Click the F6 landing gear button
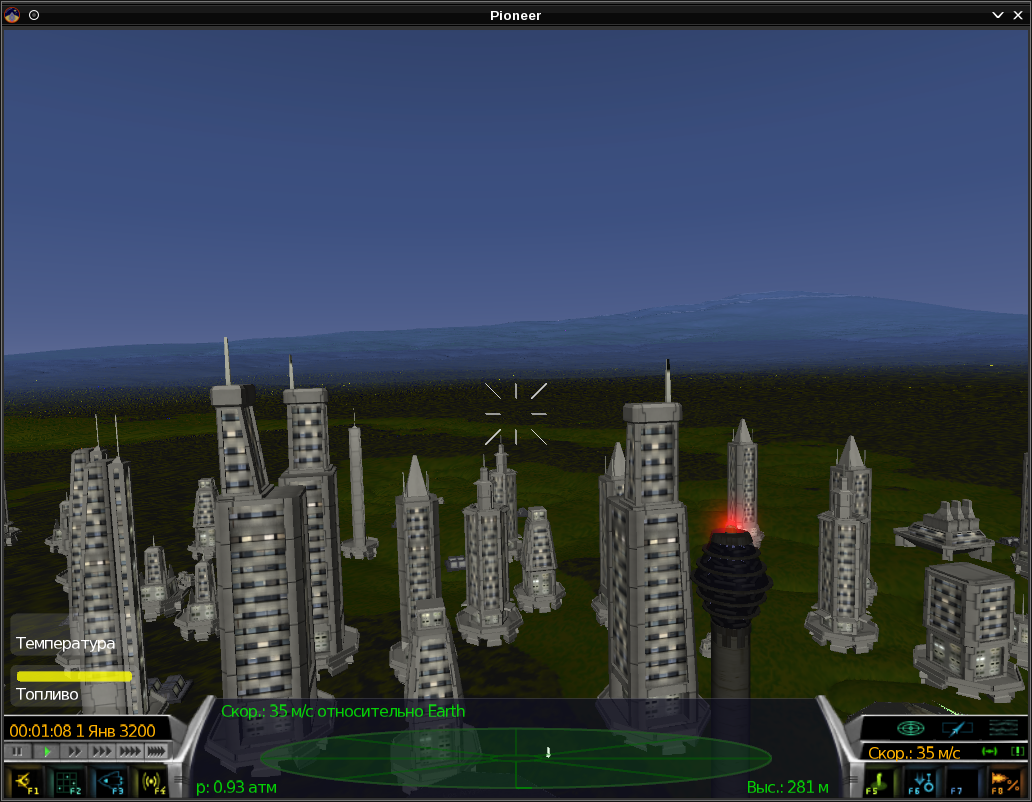Image resolution: width=1032 pixels, height=802 pixels. click(920, 781)
